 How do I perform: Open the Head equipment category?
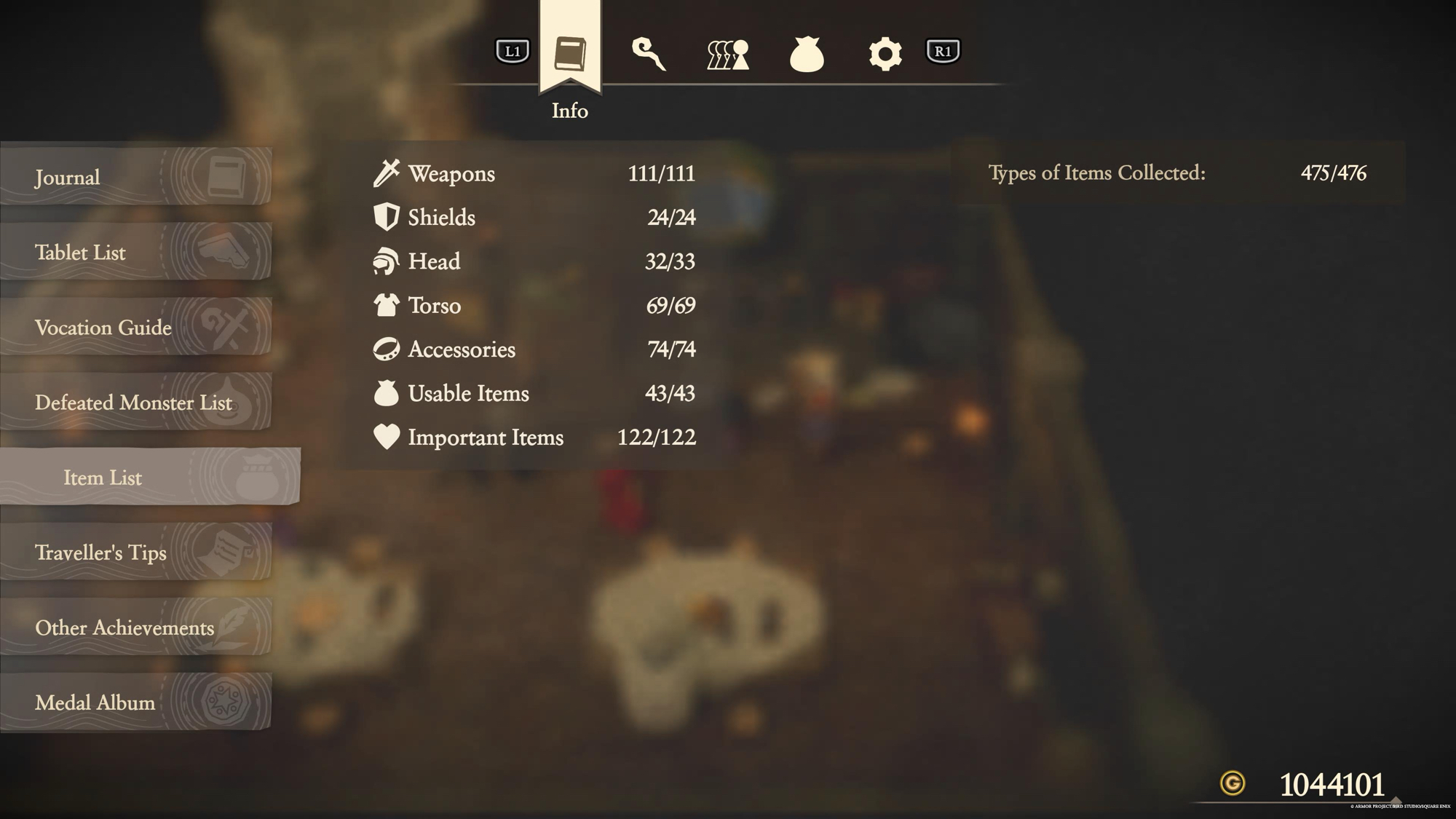click(x=534, y=261)
